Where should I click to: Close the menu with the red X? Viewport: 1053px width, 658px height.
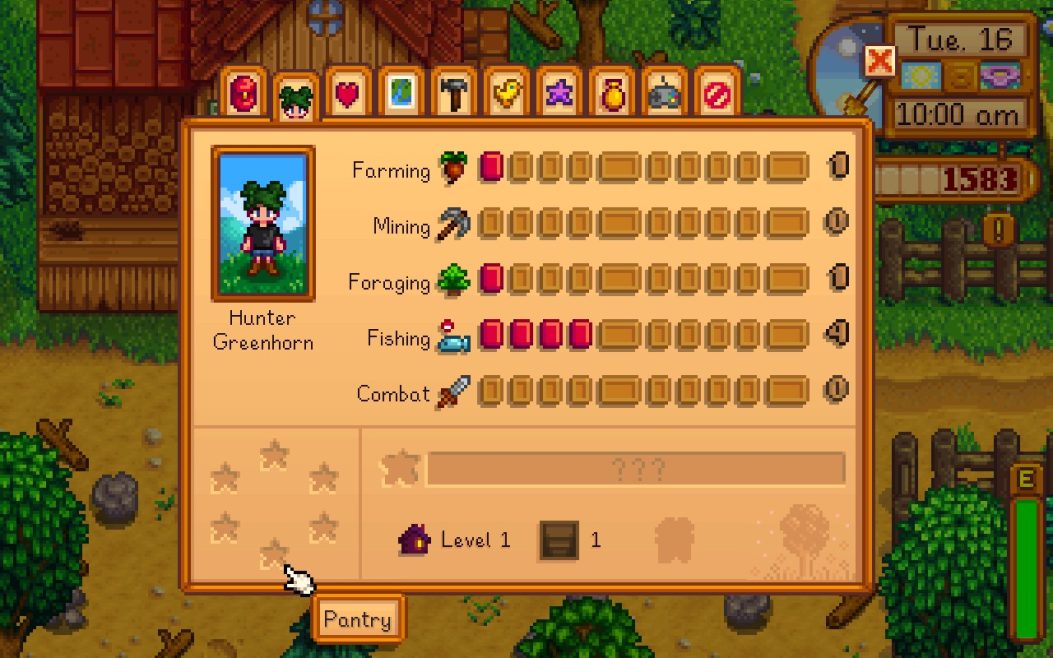(x=880, y=62)
